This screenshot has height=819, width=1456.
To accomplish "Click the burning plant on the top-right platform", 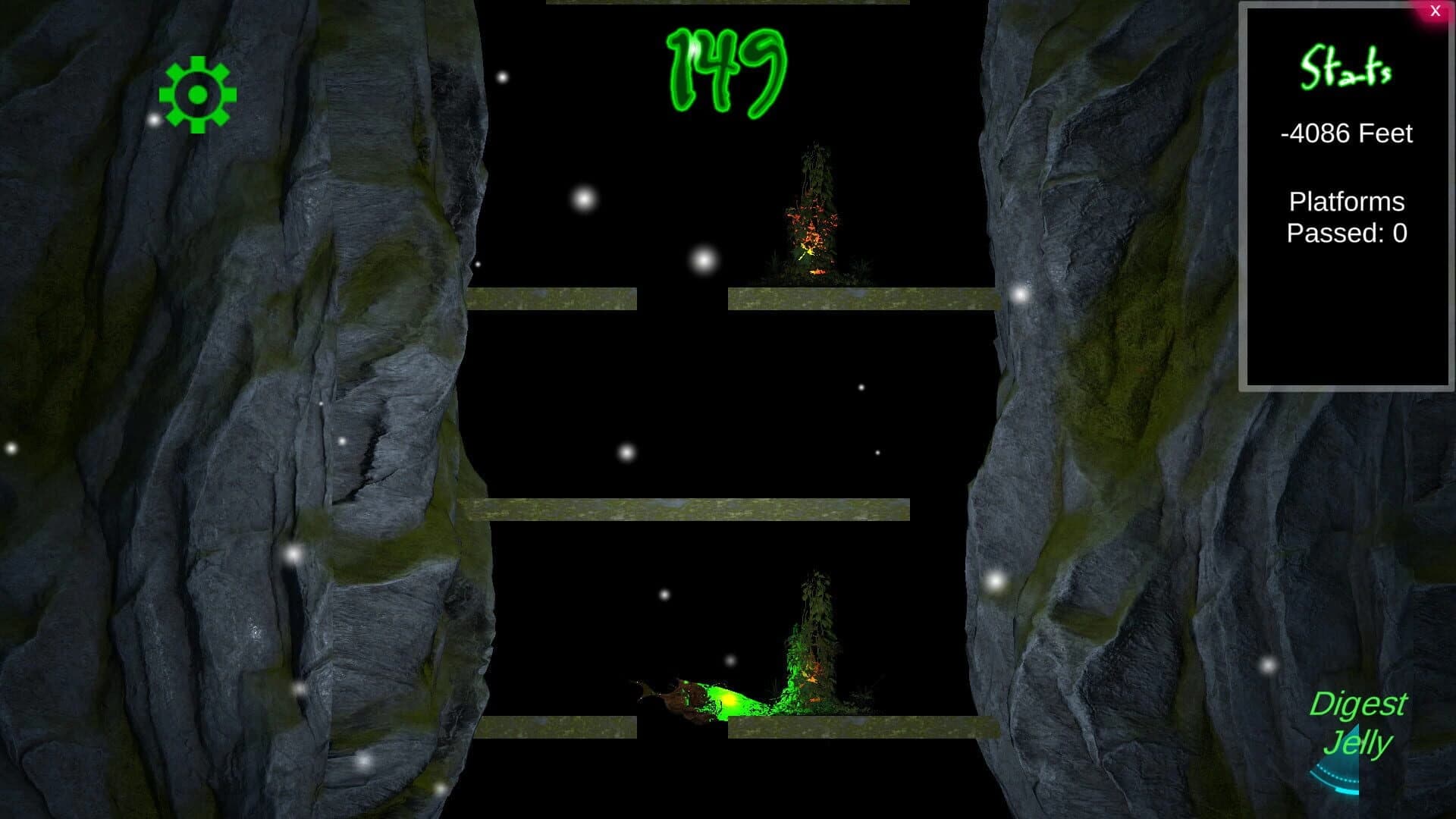I will [811, 220].
